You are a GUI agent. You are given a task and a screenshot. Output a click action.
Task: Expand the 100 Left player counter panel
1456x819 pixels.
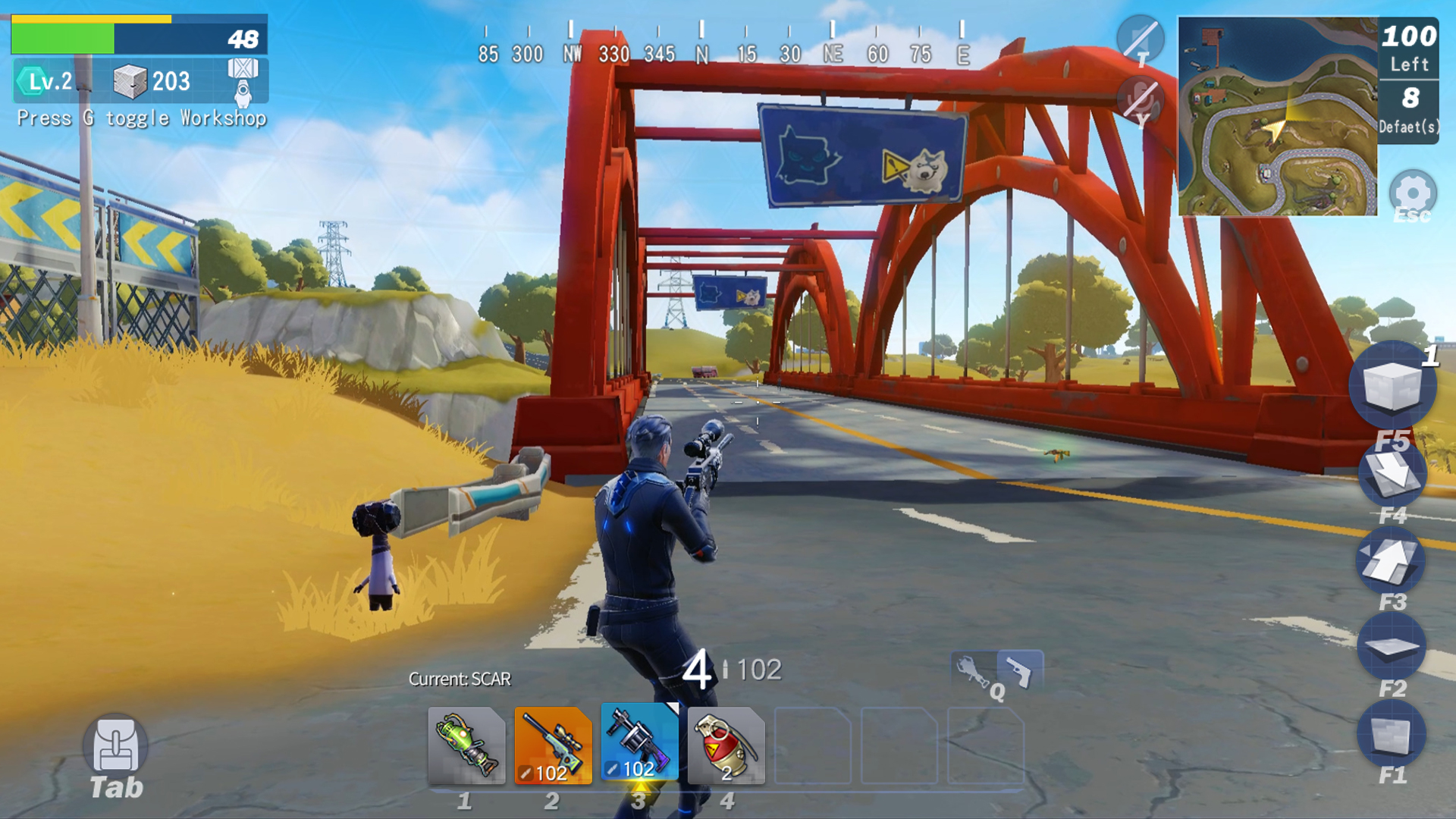(1407, 48)
